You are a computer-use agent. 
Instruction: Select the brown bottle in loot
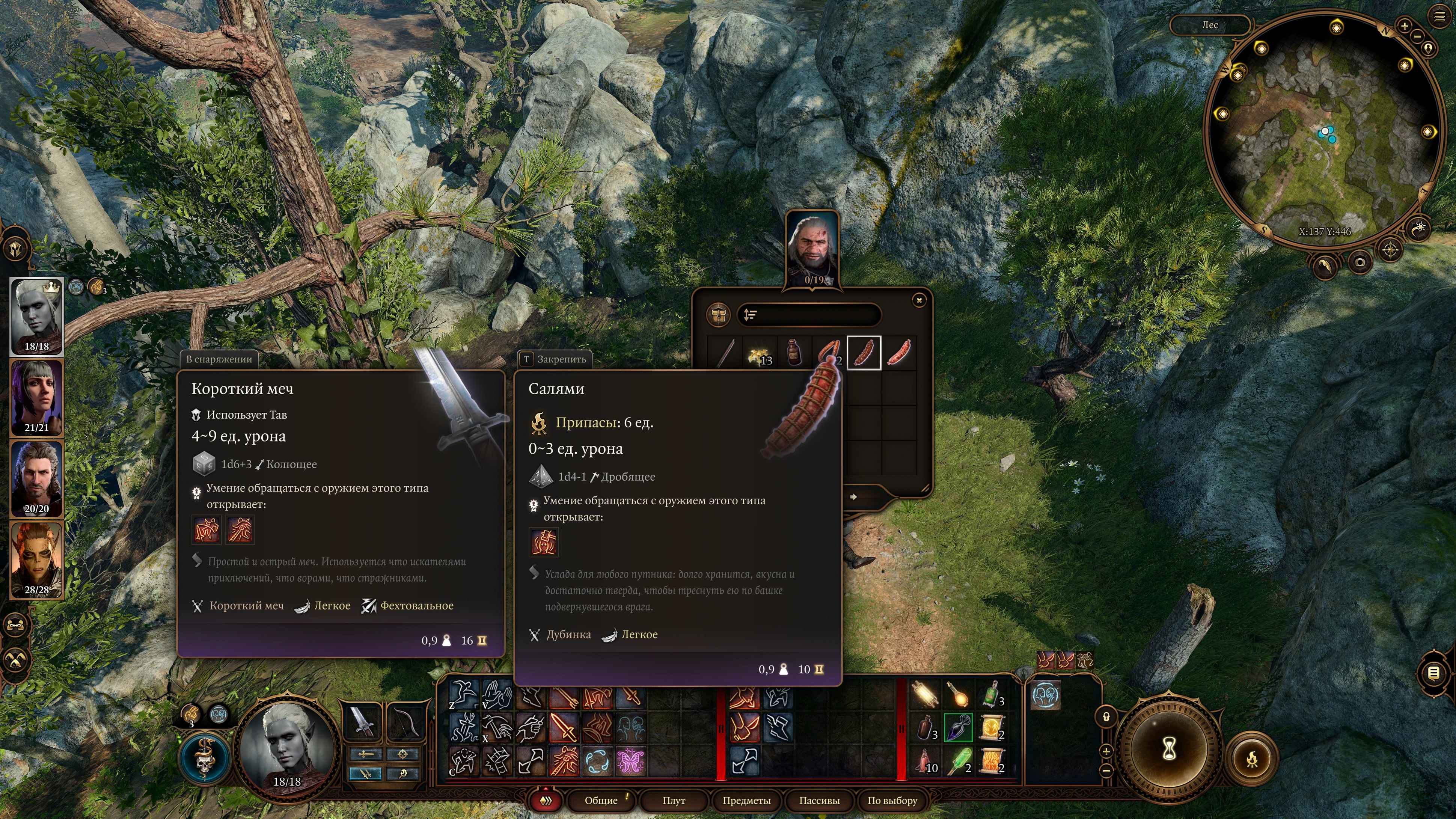pos(794,353)
